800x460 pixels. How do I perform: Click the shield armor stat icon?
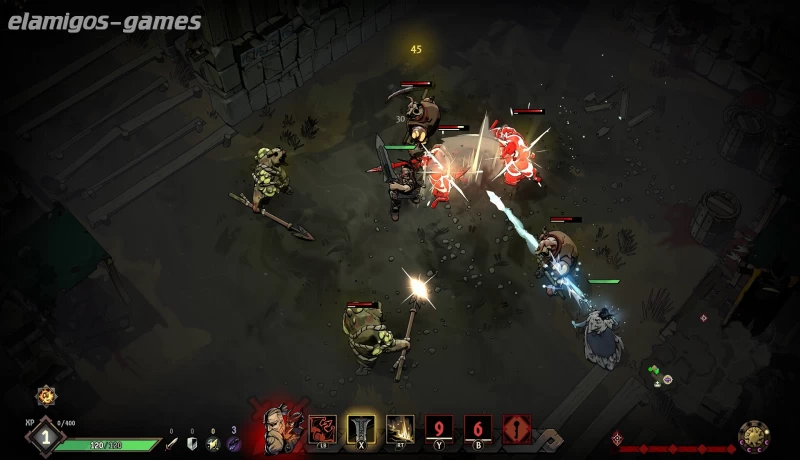pos(192,443)
